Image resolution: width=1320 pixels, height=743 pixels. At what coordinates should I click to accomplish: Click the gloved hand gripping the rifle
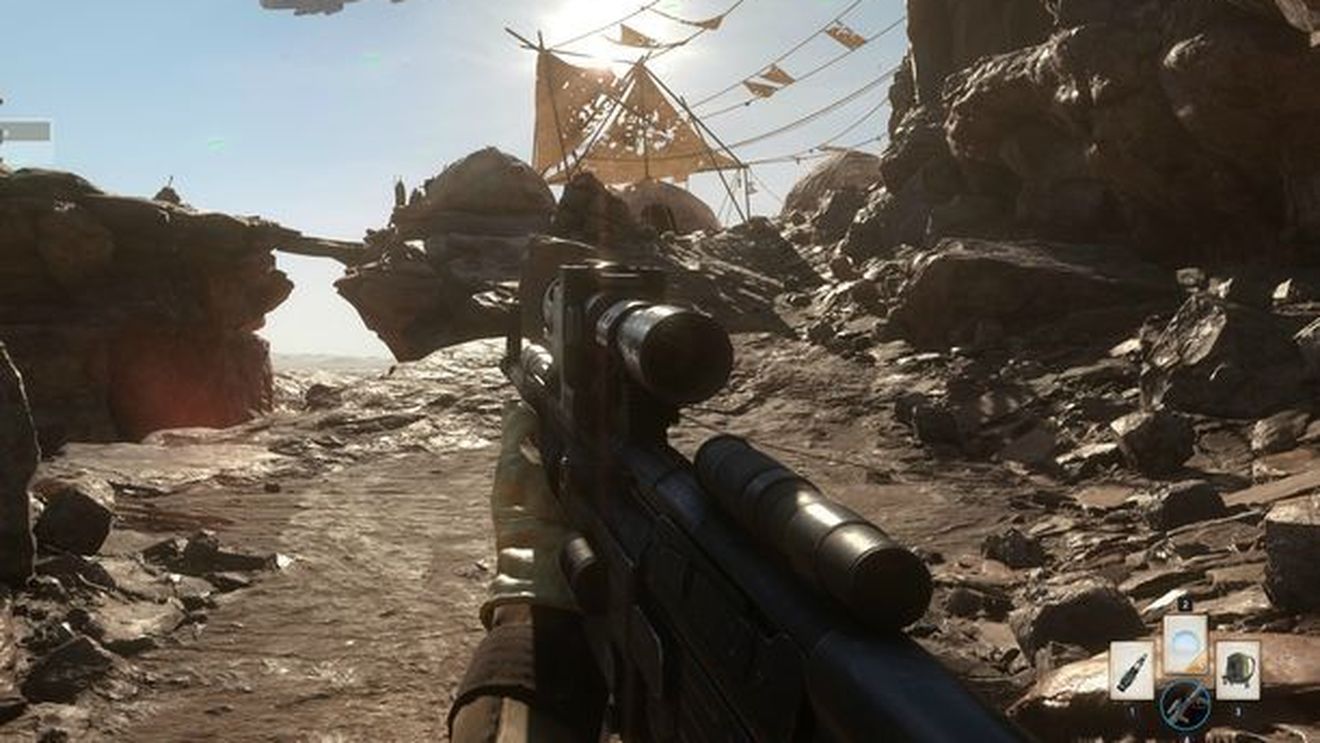tap(520, 500)
